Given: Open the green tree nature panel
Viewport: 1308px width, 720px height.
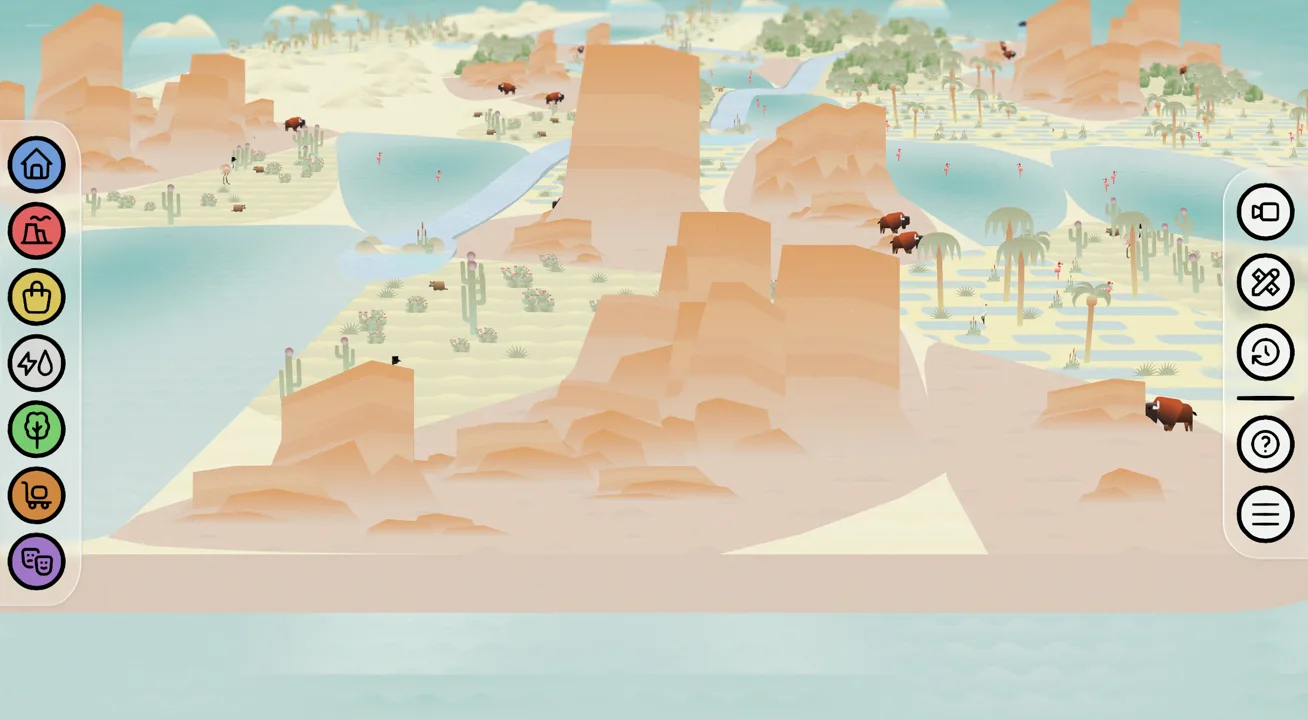Looking at the screenshot, I should (36, 429).
